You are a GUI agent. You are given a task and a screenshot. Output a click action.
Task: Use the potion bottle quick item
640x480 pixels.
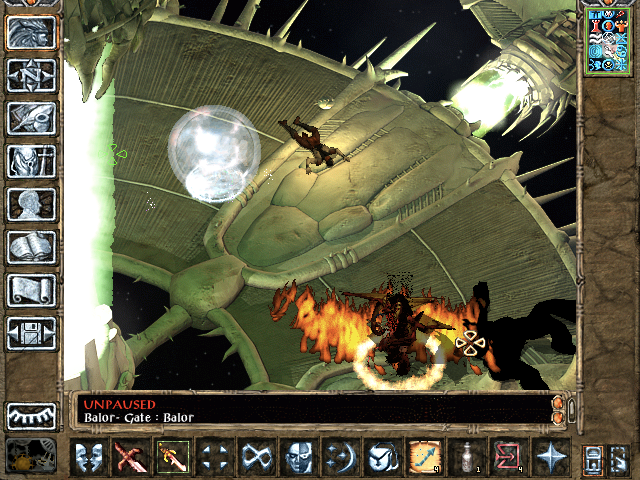465,457
